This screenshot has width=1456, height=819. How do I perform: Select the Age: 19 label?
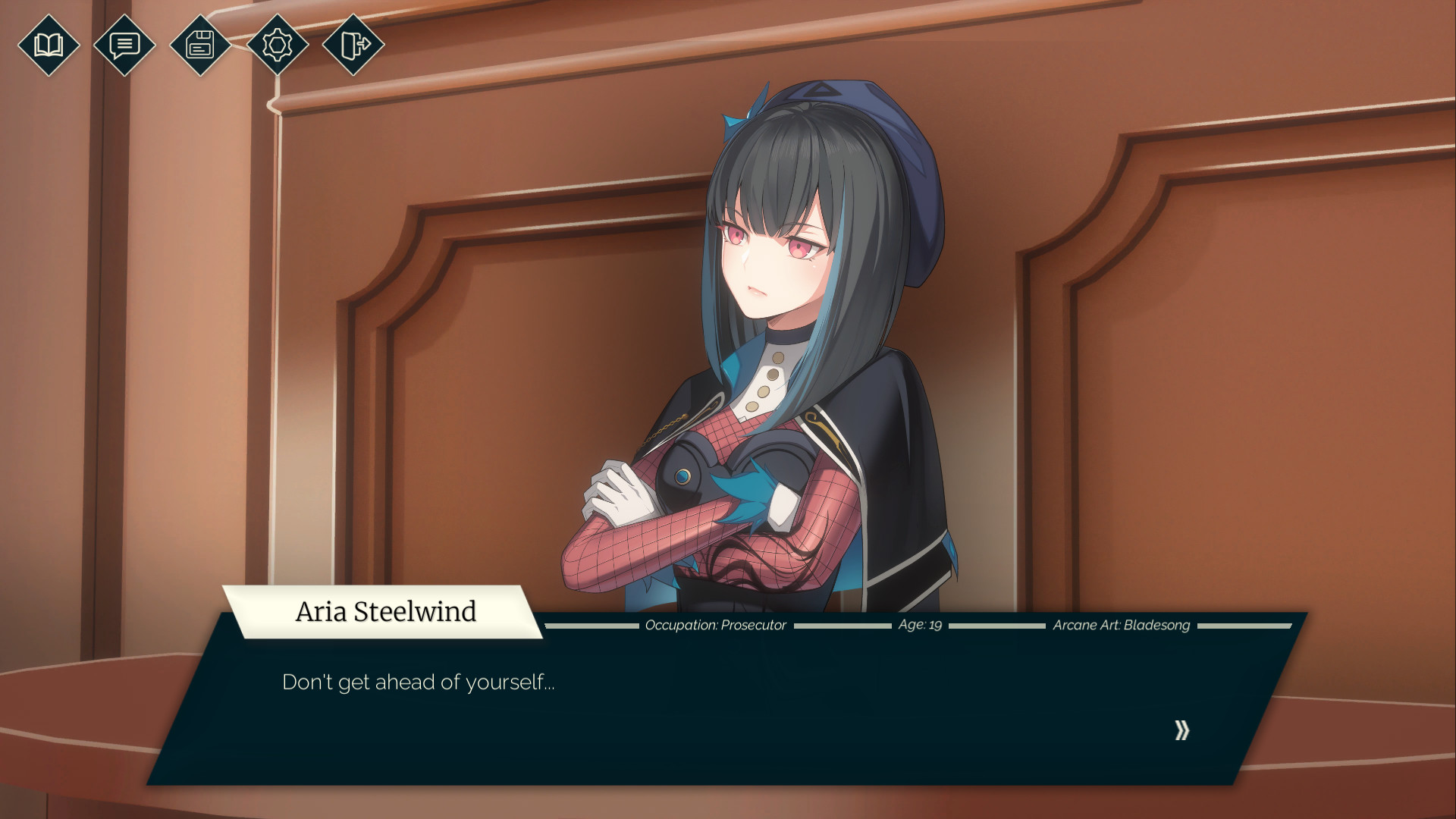919,626
